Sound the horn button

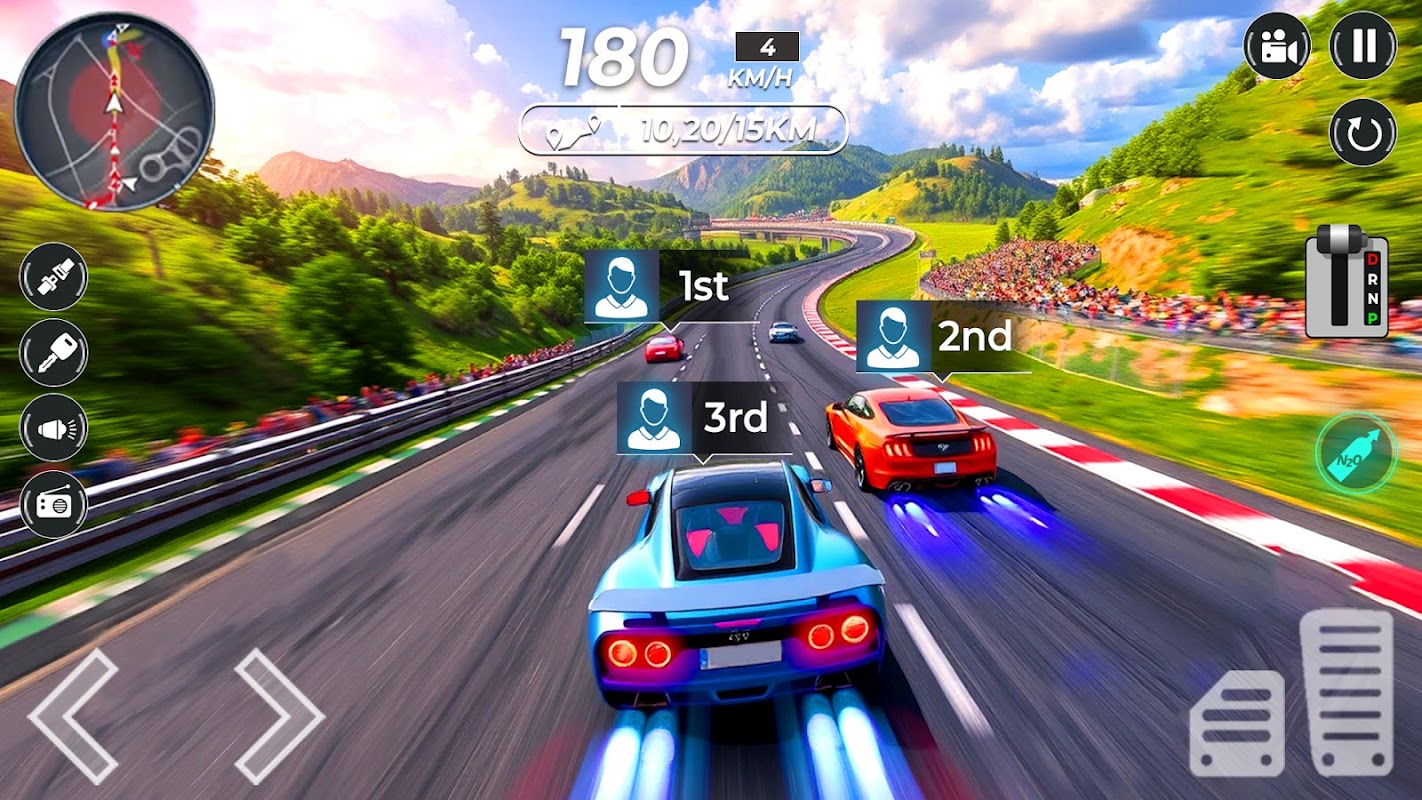pos(54,428)
